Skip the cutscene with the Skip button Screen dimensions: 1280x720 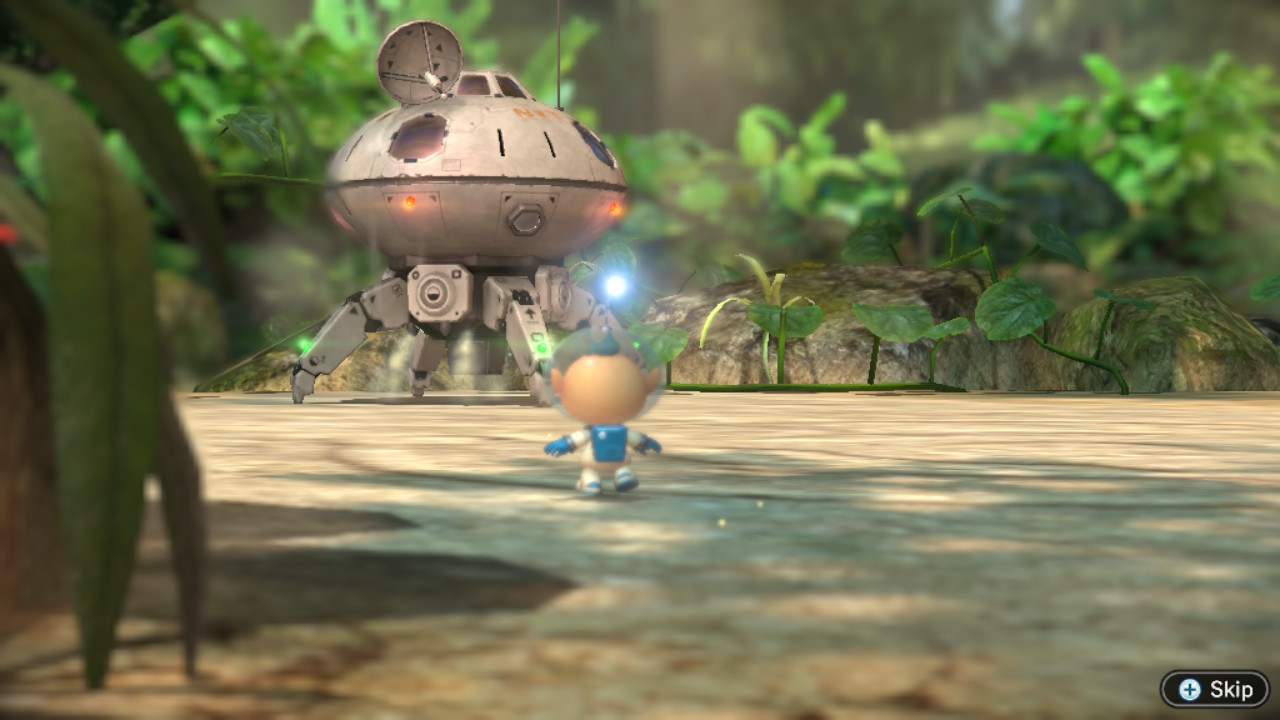[1215, 689]
